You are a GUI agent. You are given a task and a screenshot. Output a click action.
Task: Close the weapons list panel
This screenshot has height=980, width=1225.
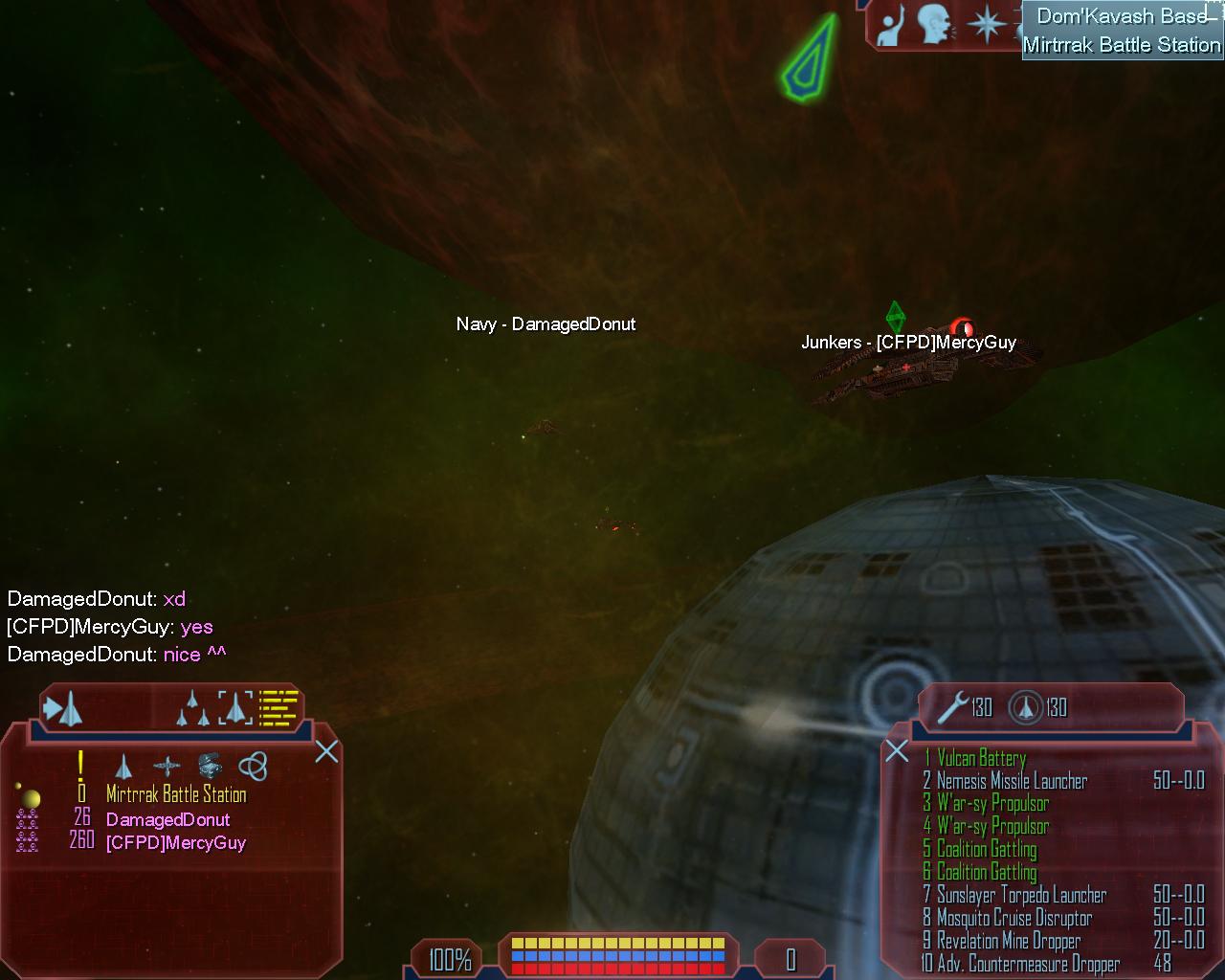(x=897, y=751)
